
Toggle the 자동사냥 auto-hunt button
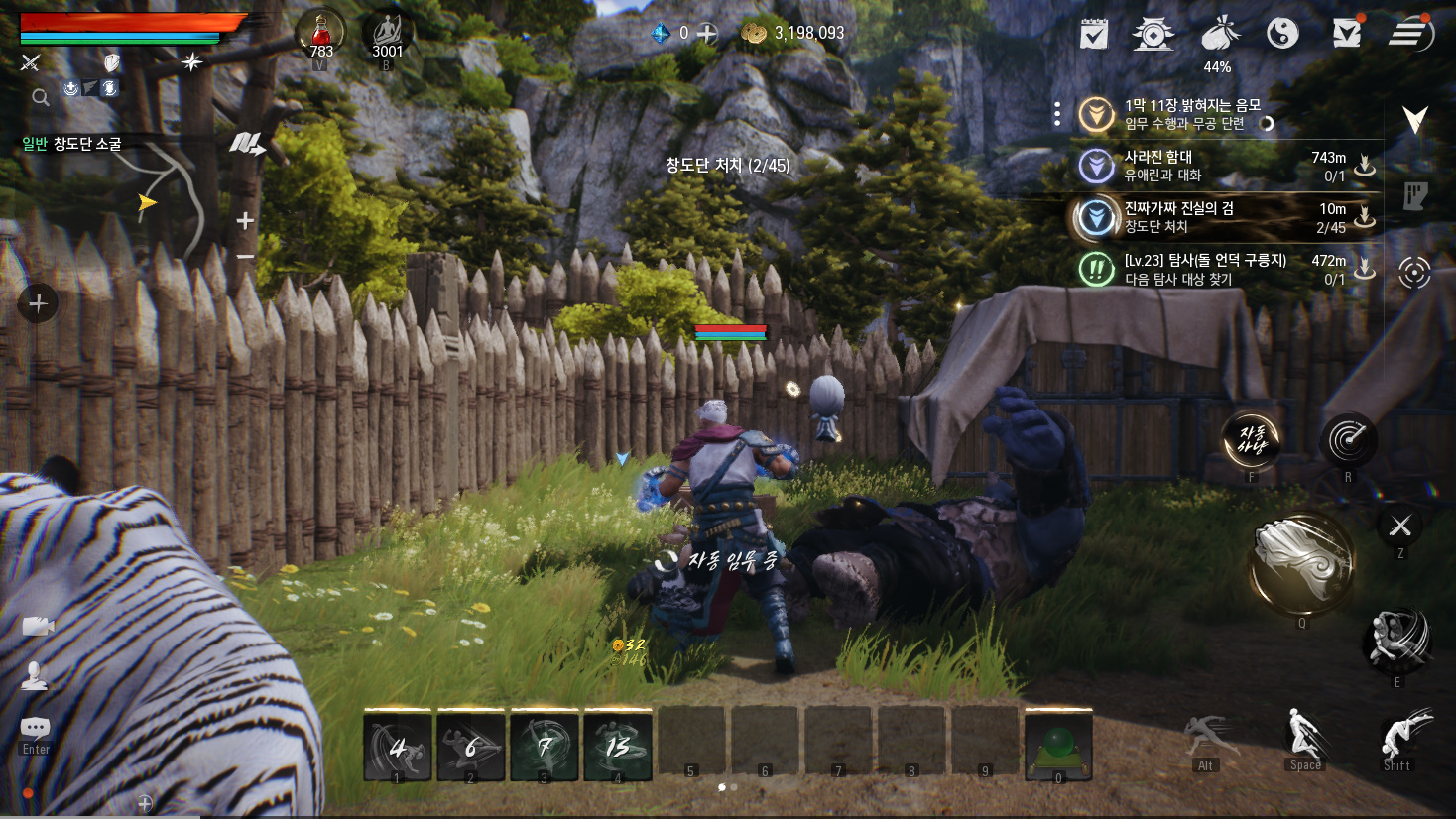click(1251, 440)
